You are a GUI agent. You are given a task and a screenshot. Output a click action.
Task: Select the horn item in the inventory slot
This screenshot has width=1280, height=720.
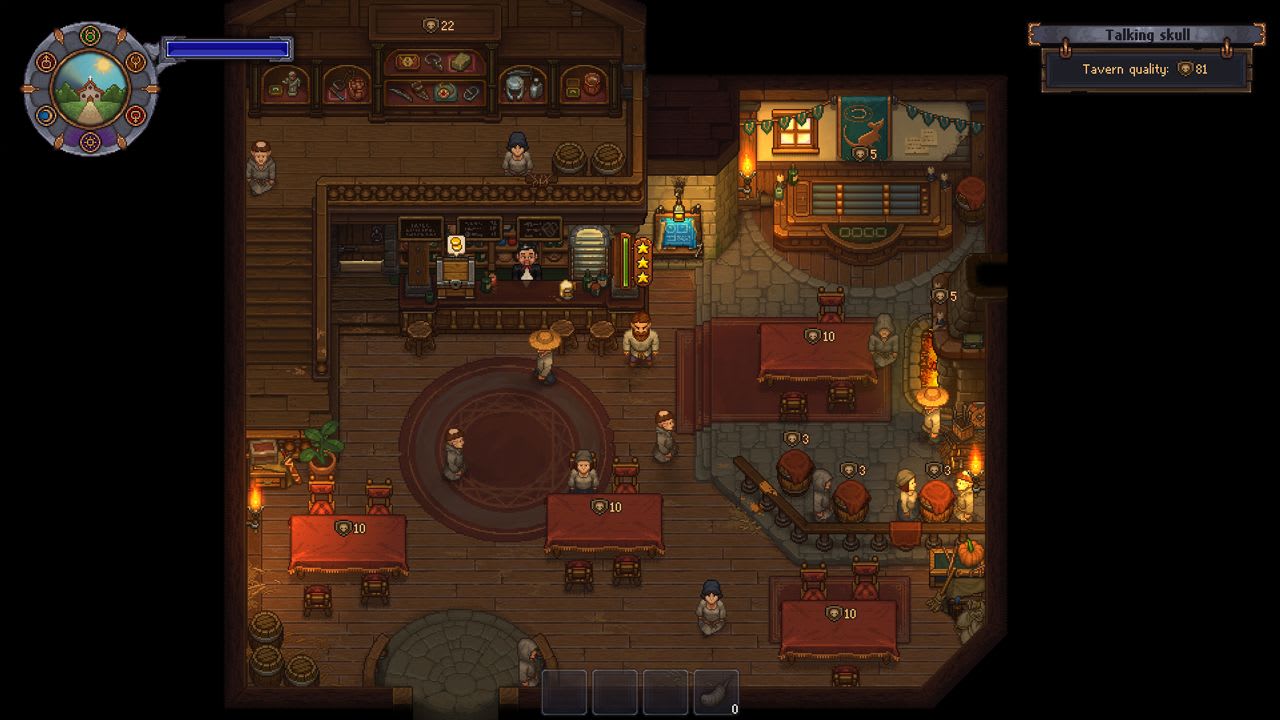[x=717, y=690]
